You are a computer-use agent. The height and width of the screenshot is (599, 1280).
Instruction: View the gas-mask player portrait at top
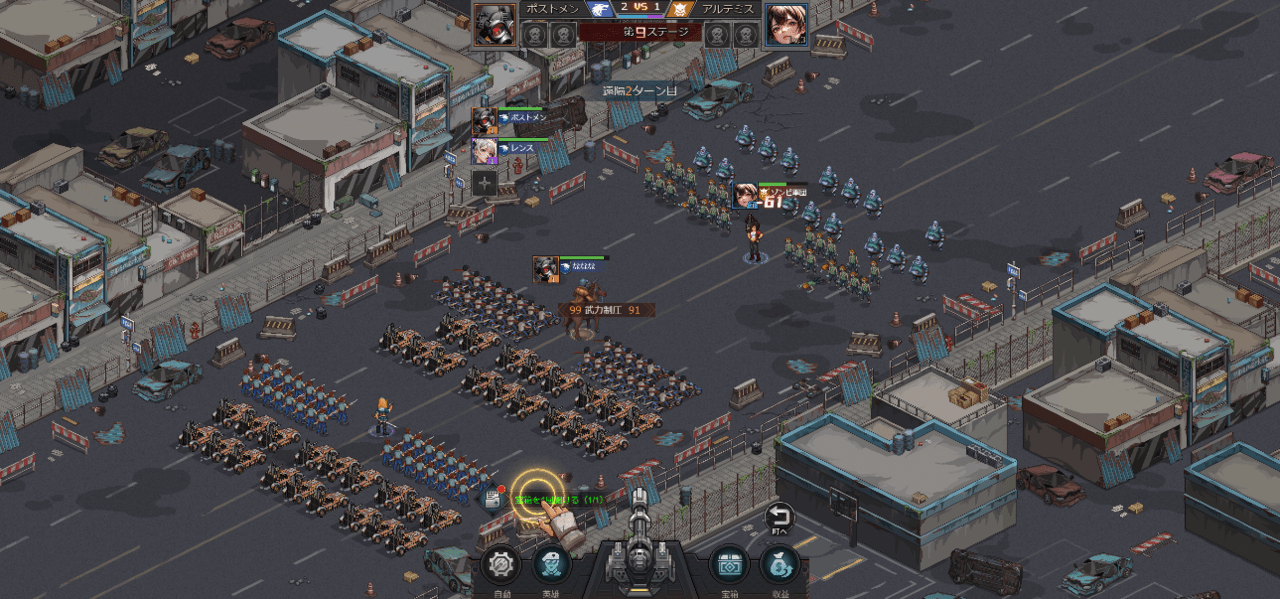[494, 25]
